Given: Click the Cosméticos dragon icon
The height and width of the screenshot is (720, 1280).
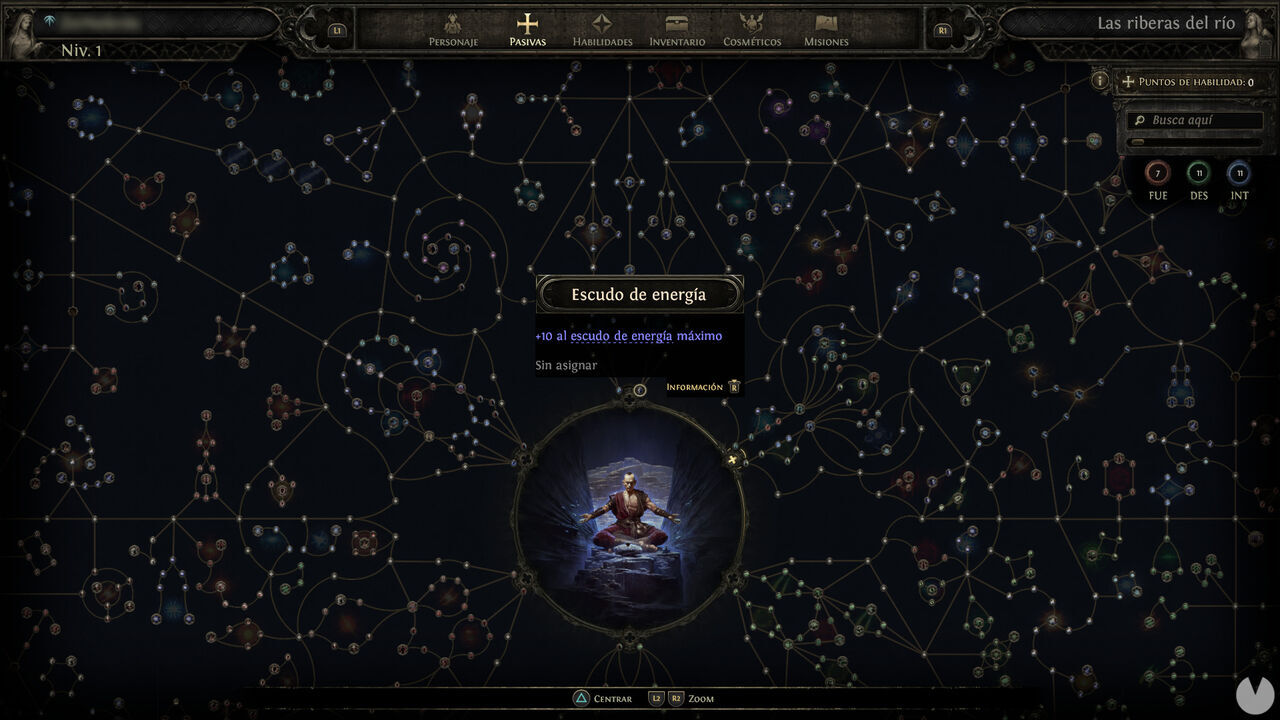Looking at the screenshot, I should [x=753, y=22].
